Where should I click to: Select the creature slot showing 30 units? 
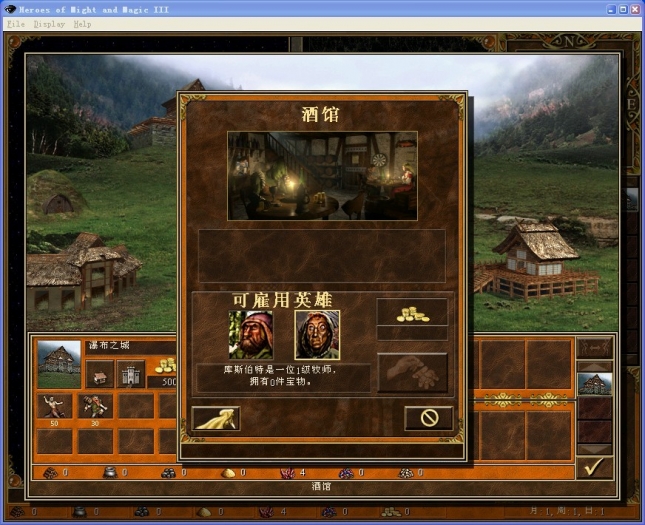pyautogui.click(x=97, y=406)
